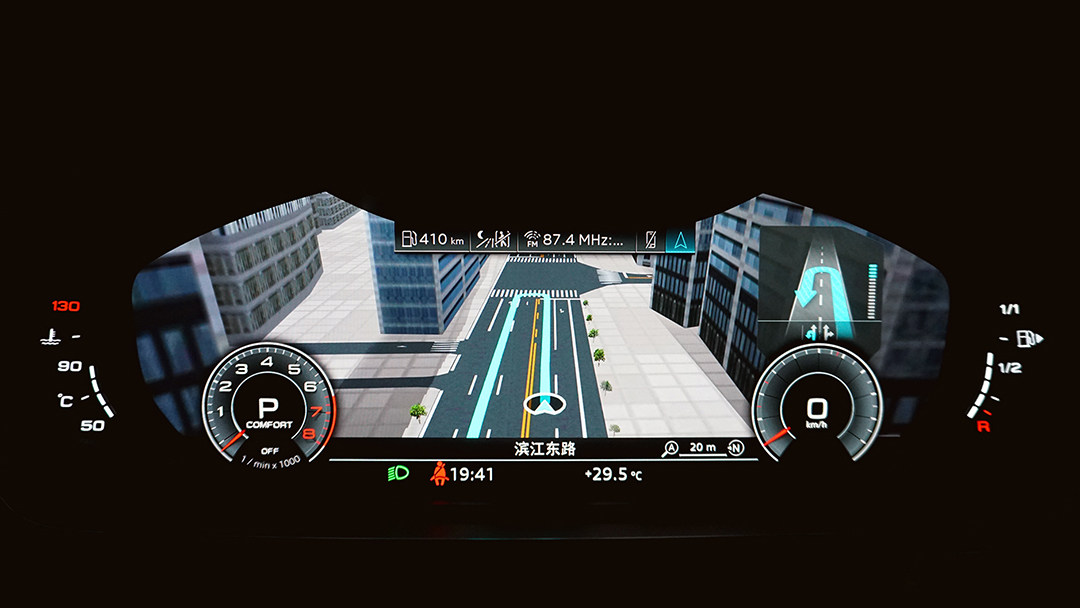Screen dimensions: 1080x608
Task: Toggle the north orientation N icon
Action: click(x=737, y=448)
